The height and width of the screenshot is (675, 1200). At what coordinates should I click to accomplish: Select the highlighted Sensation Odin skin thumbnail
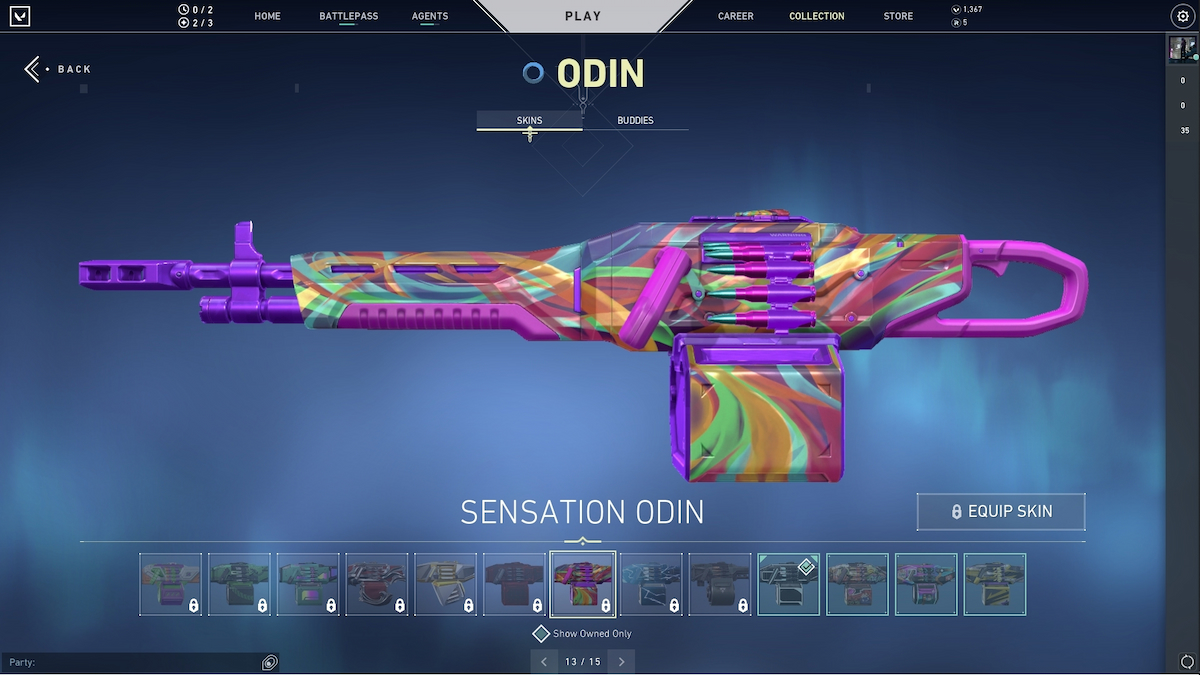(x=582, y=584)
